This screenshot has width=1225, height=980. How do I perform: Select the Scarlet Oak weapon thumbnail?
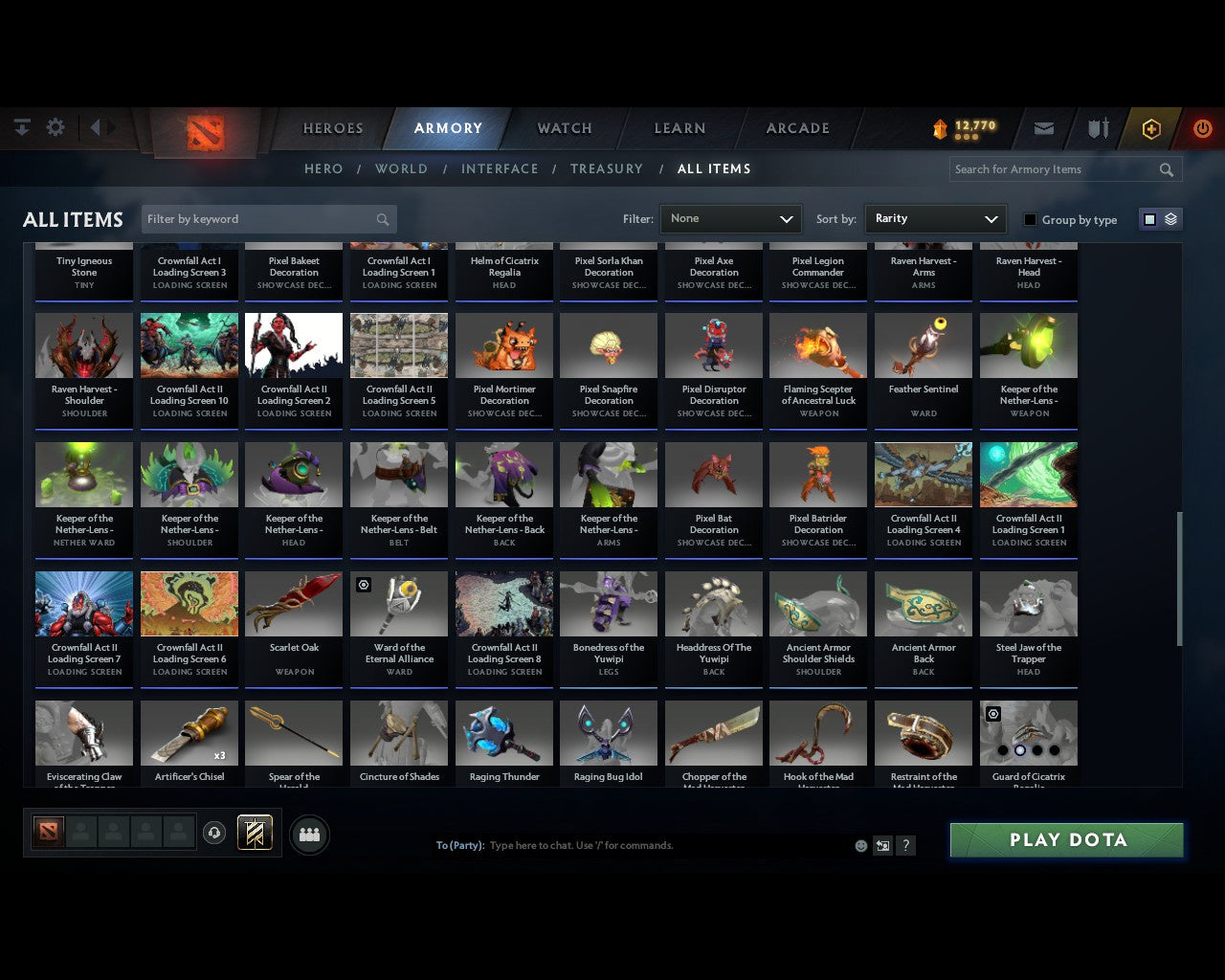coord(294,603)
